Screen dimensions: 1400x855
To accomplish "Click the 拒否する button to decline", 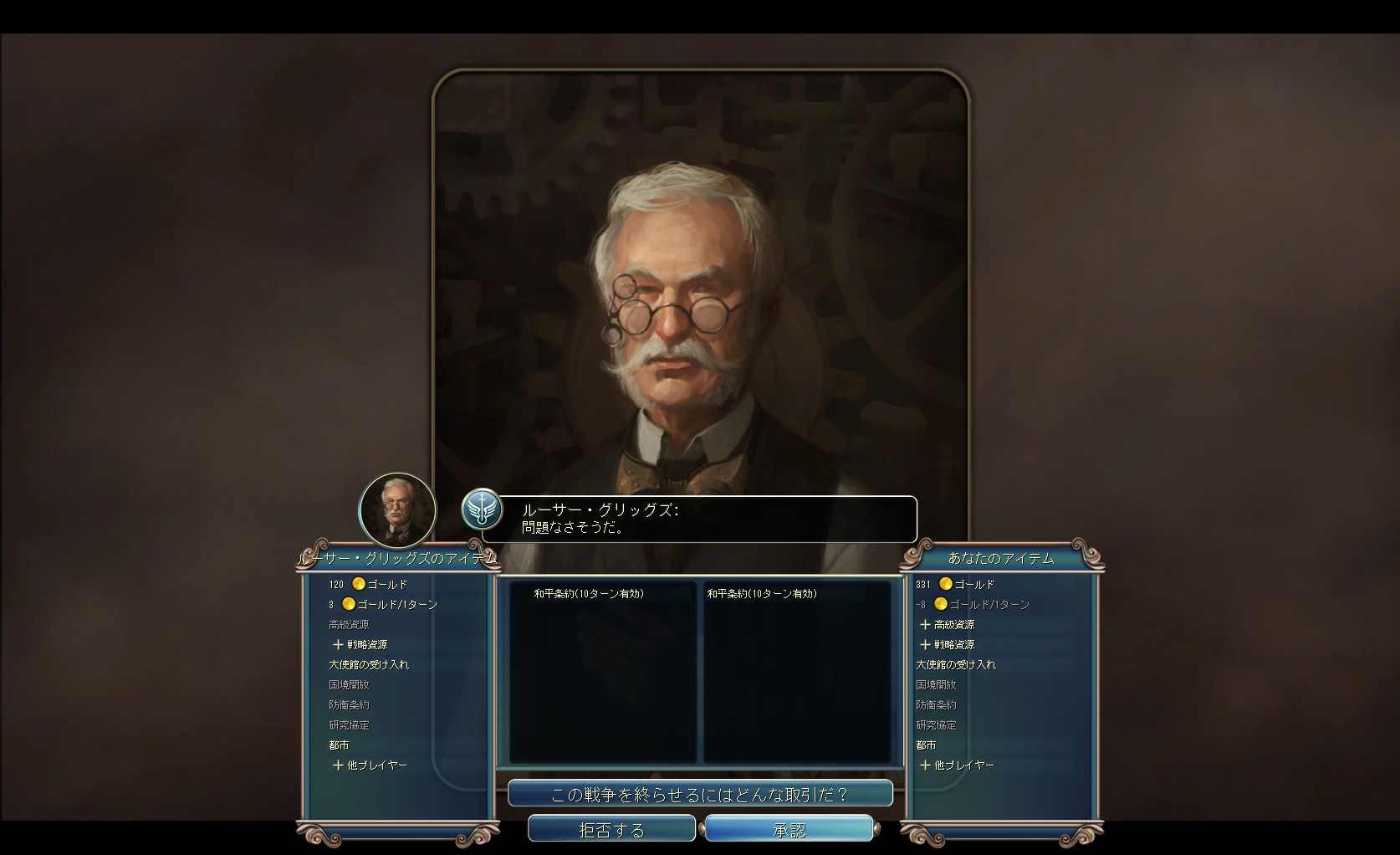I will (x=611, y=828).
